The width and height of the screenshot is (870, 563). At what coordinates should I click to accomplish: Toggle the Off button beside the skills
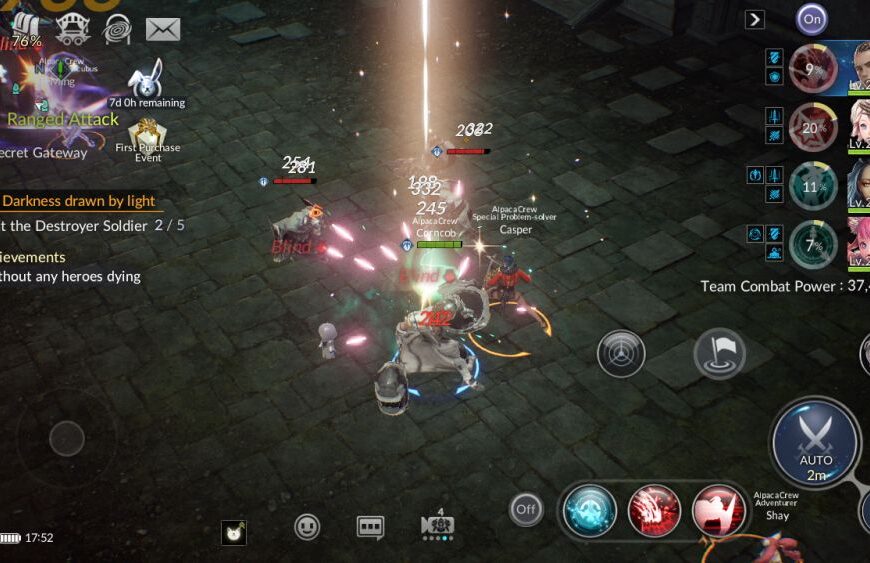(x=526, y=509)
